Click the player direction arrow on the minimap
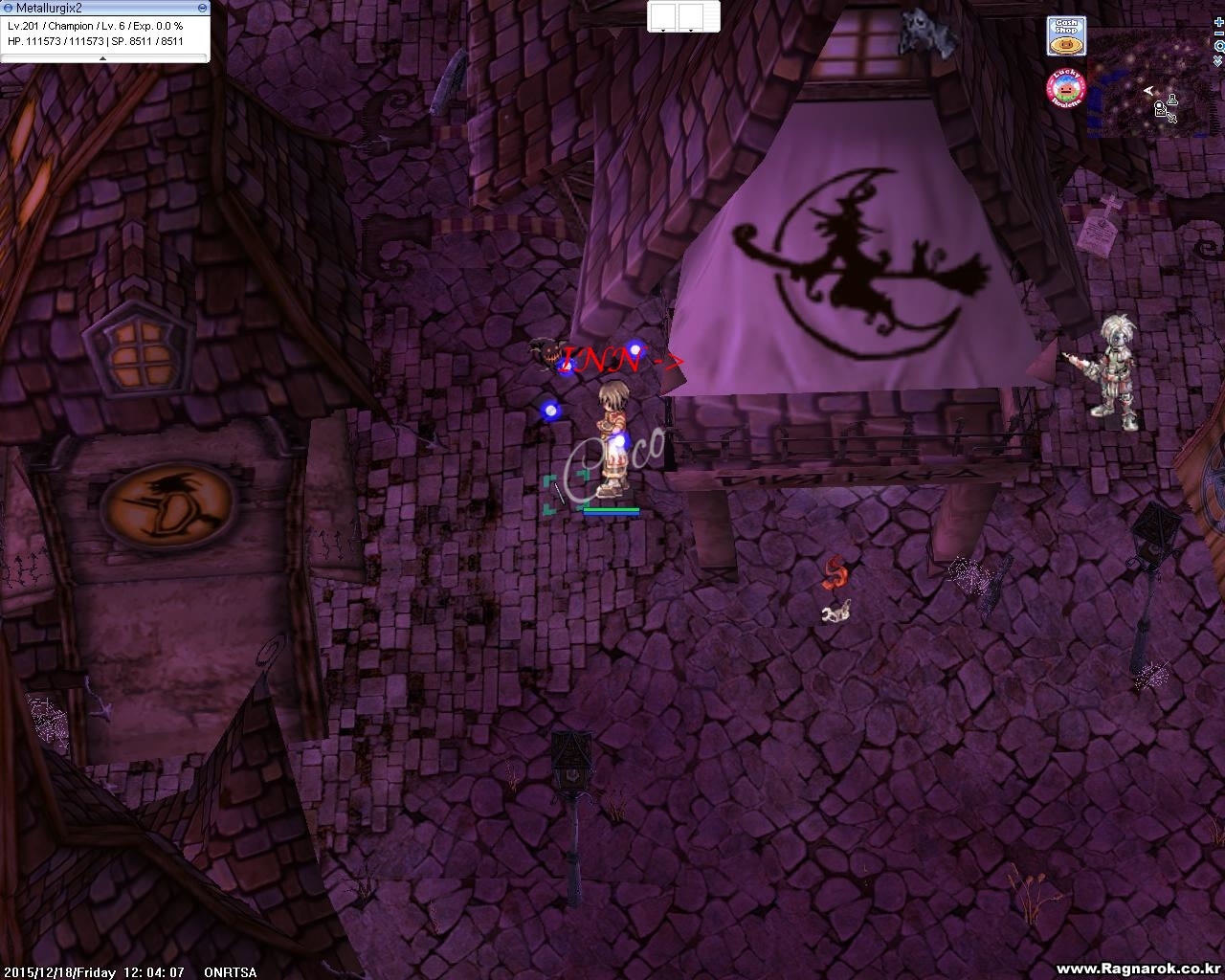The height and width of the screenshot is (980, 1225). [1148, 90]
